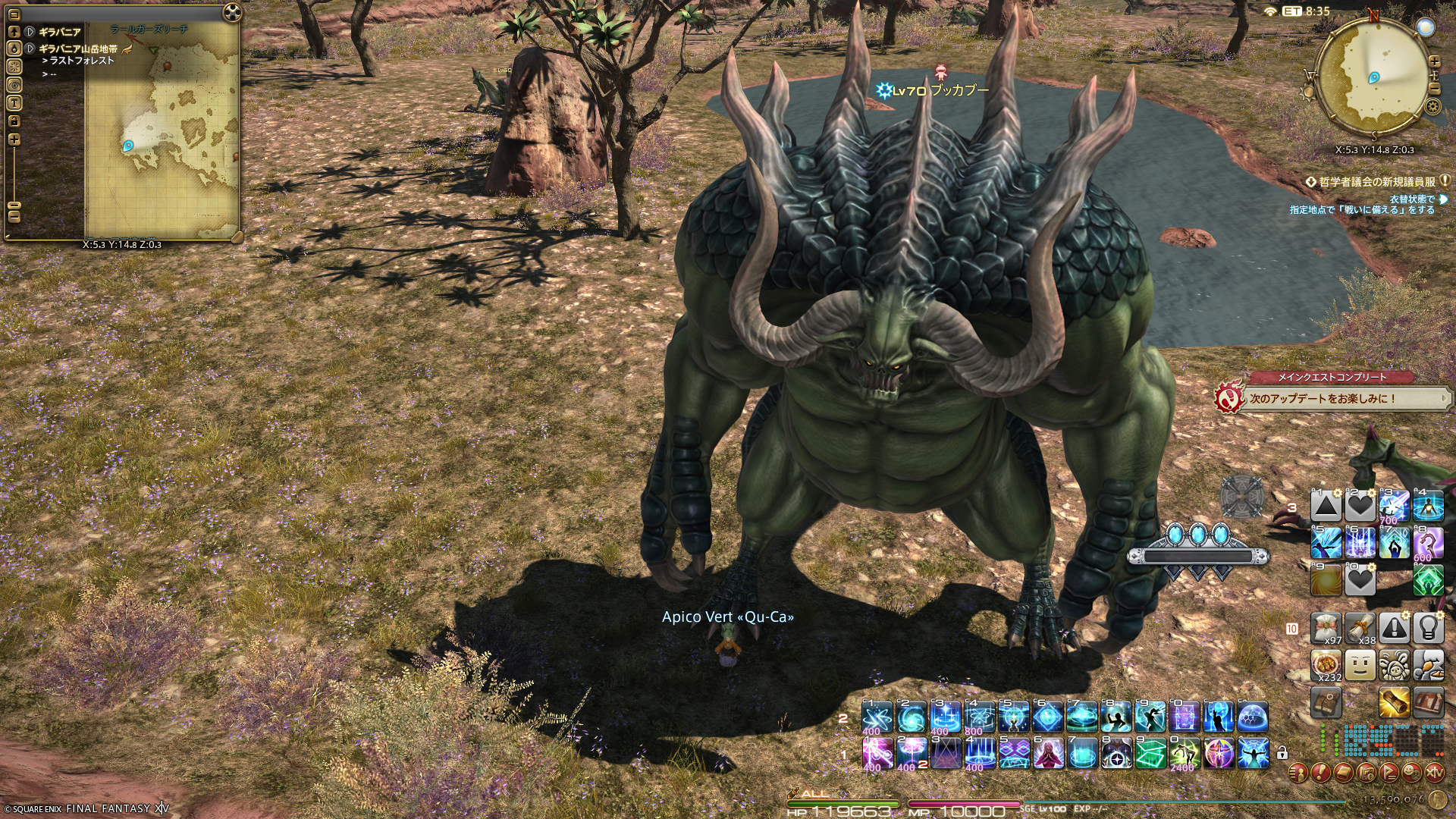Screen dimensions: 1456x819
Task: Open the red exclamation mark menu button
Action: [x=1321, y=773]
